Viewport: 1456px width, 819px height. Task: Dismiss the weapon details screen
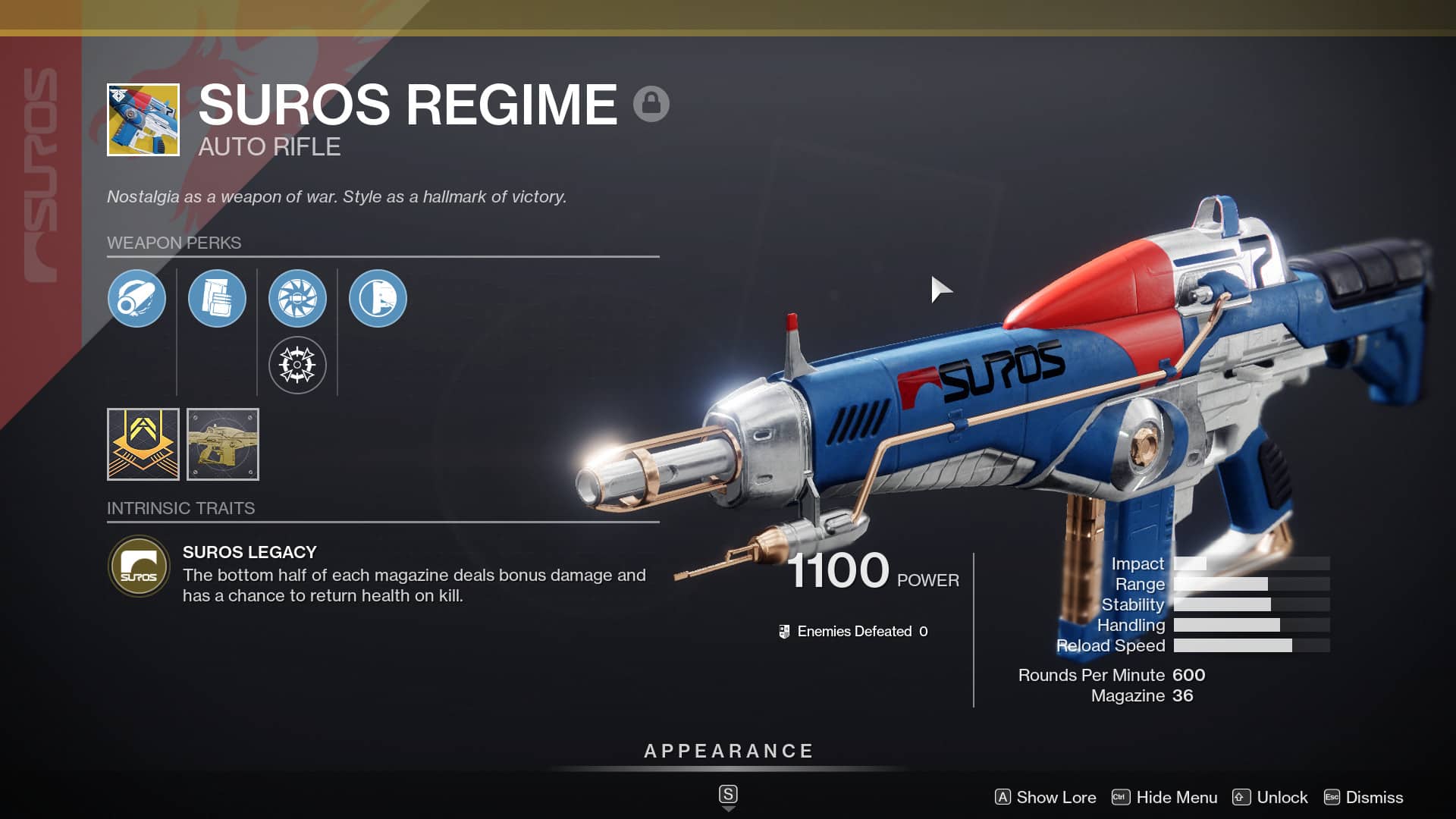click(x=1373, y=797)
